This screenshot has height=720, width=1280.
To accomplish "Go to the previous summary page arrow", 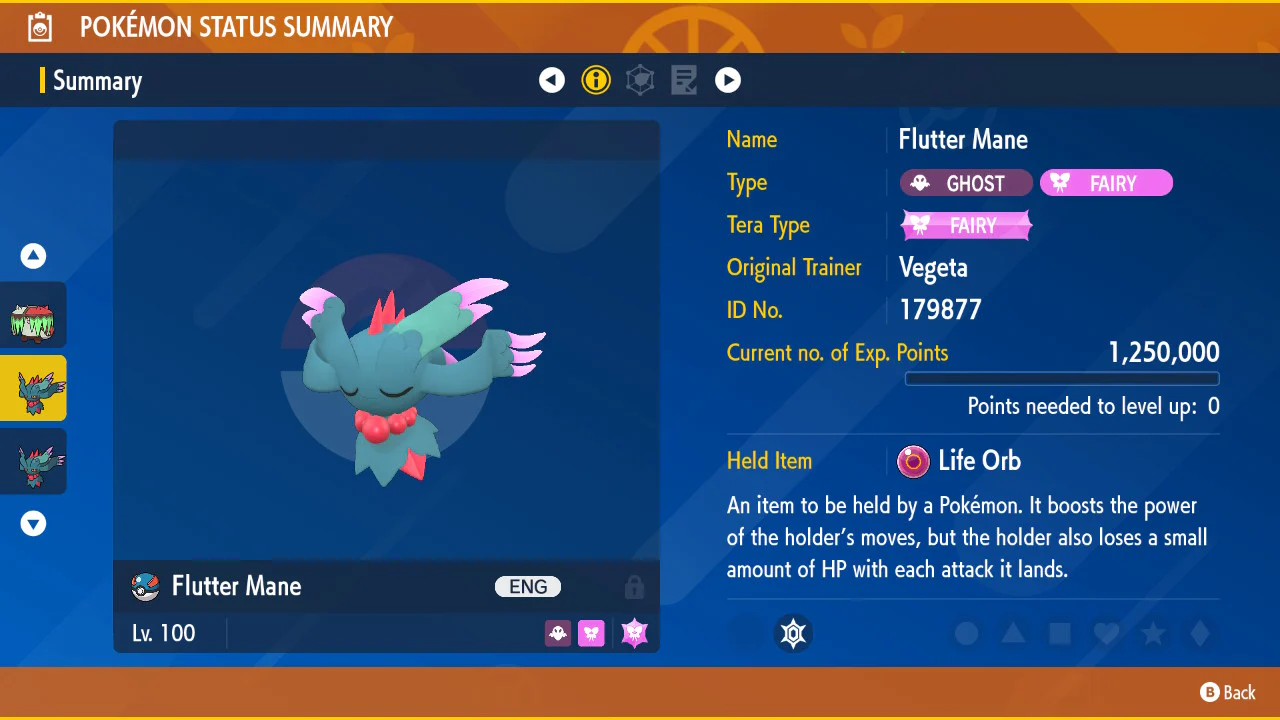I will [552, 80].
